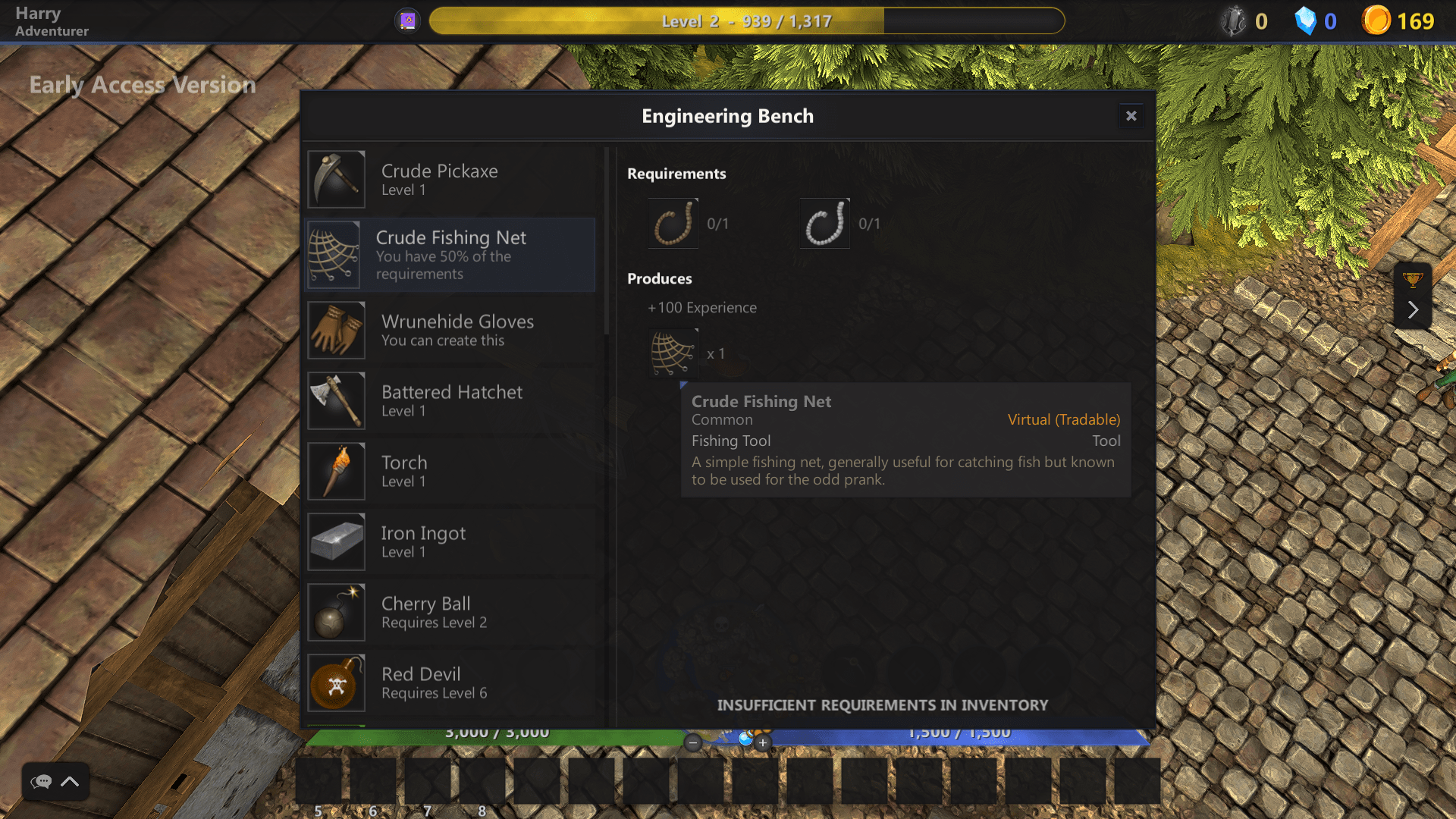Click the Iron Ingot recipe icon
This screenshot has height=819, width=1456.
click(x=336, y=541)
